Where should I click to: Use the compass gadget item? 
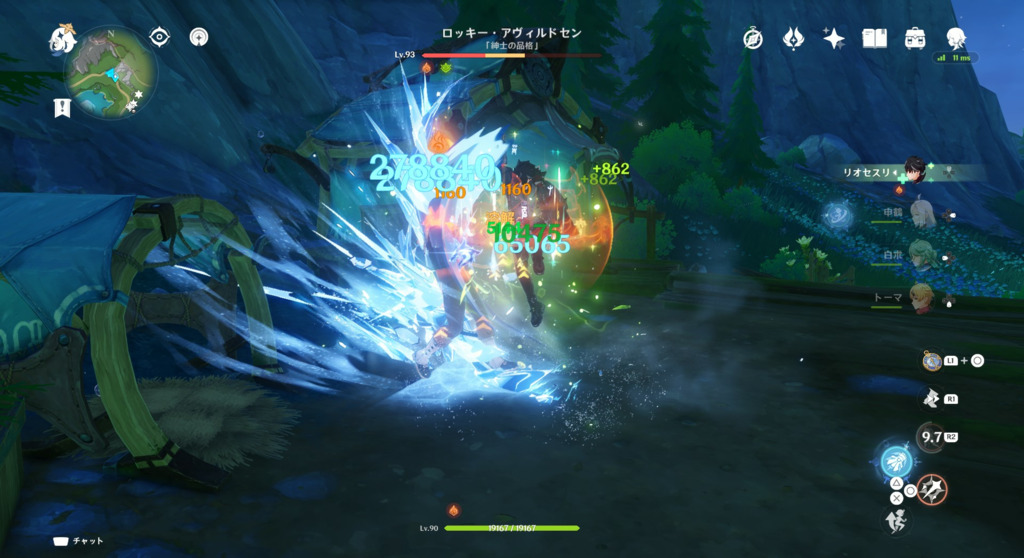(932, 360)
